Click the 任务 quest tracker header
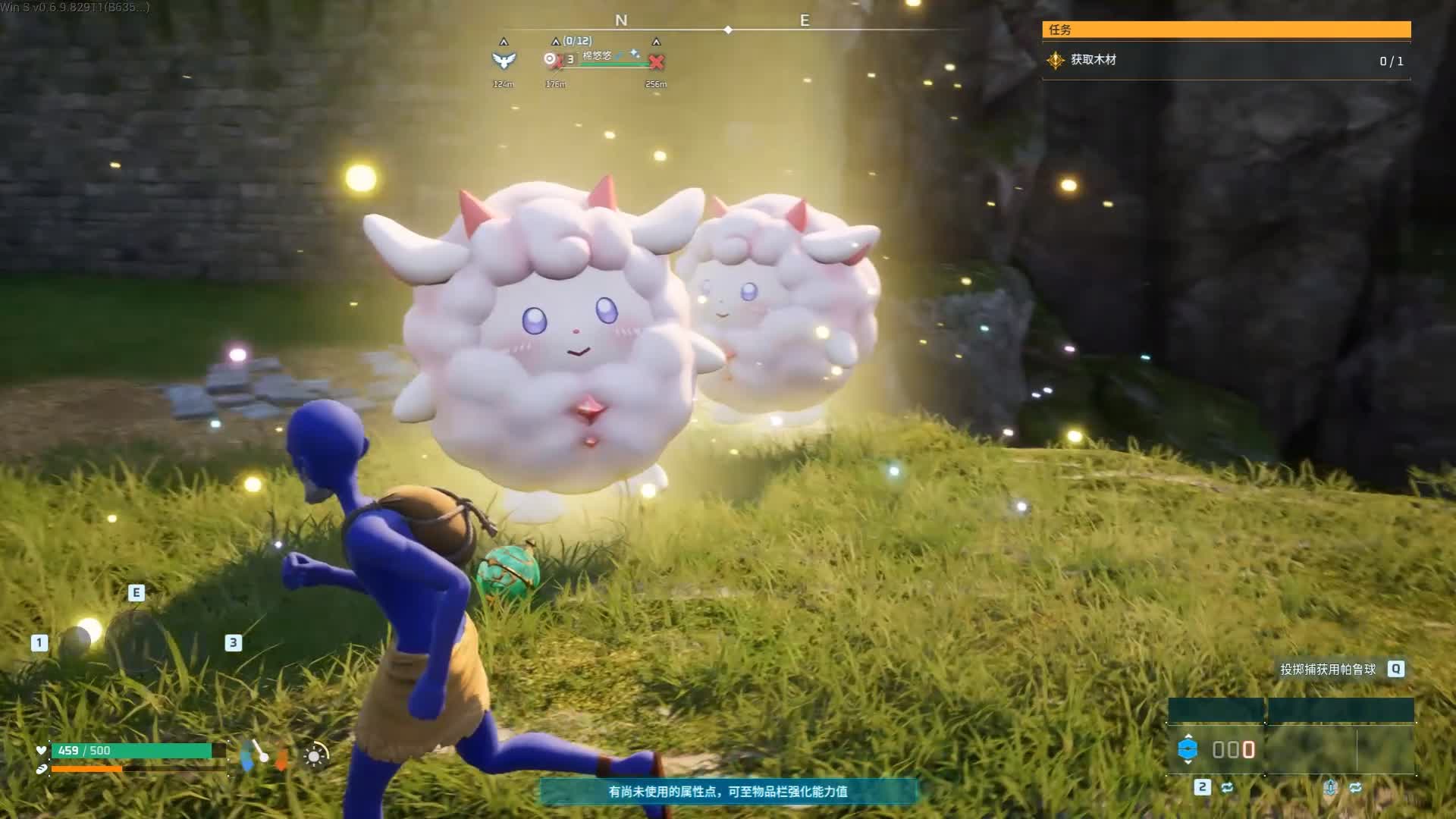 pos(1225,30)
